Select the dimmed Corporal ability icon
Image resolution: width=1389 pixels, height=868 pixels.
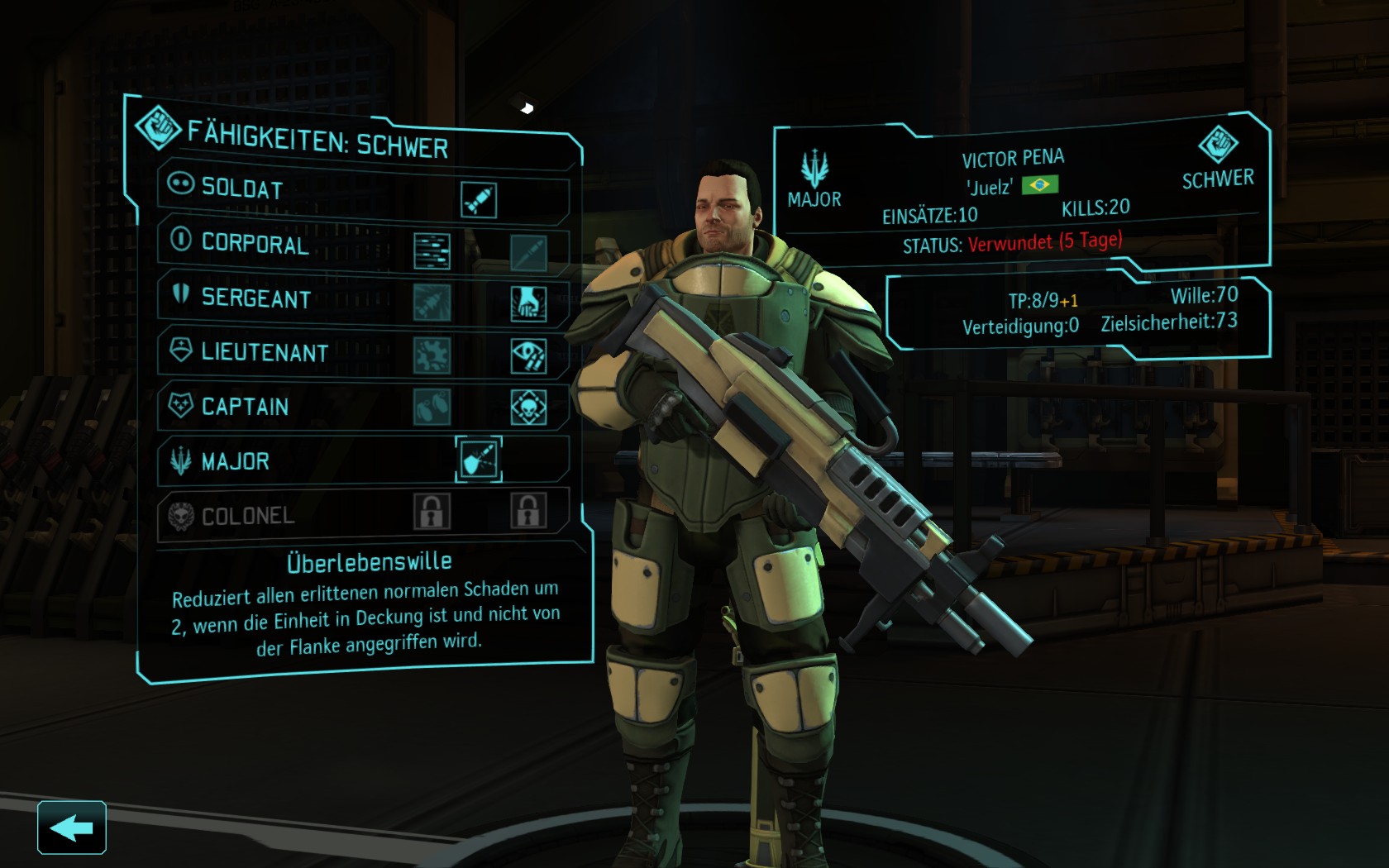click(x=528, y=253)
